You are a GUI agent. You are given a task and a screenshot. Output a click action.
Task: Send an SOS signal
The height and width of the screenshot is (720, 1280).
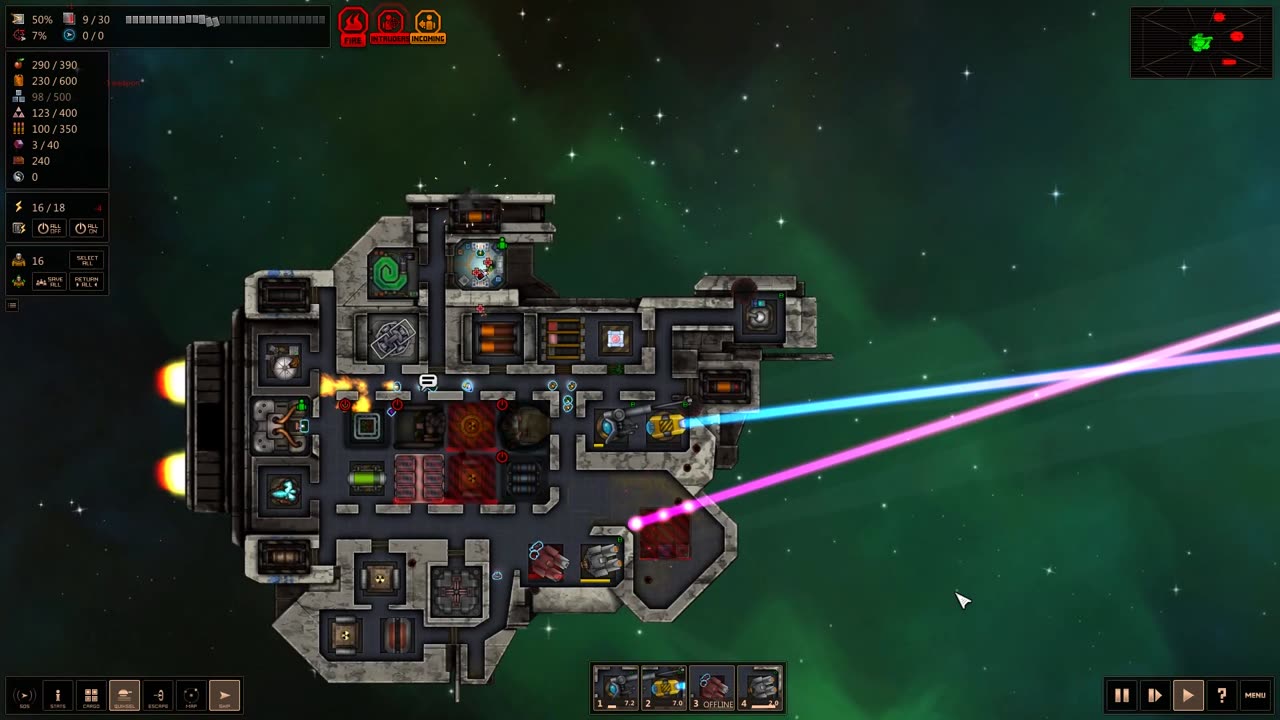[x=24, y=695]
